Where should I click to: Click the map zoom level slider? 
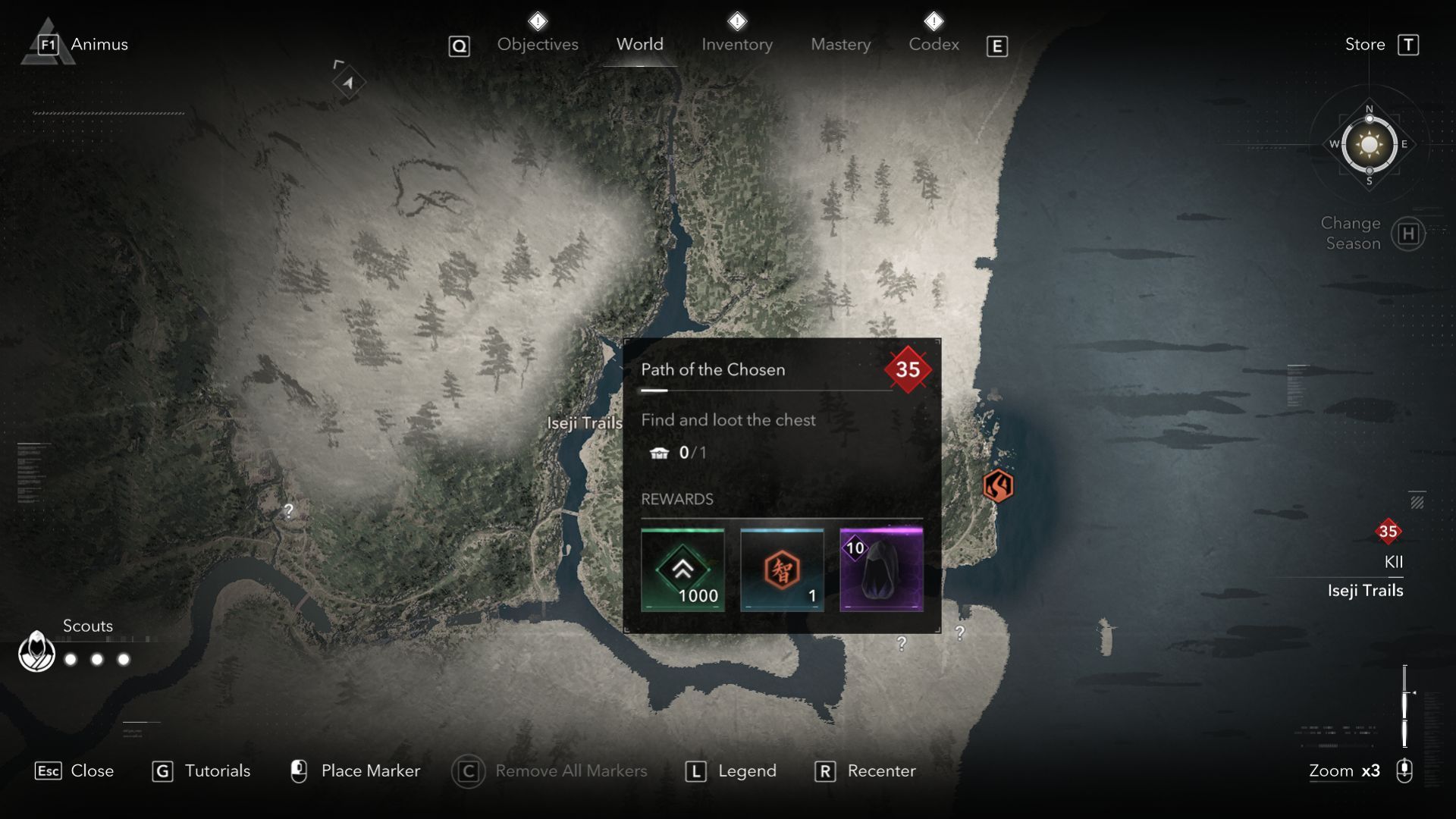1404,705
